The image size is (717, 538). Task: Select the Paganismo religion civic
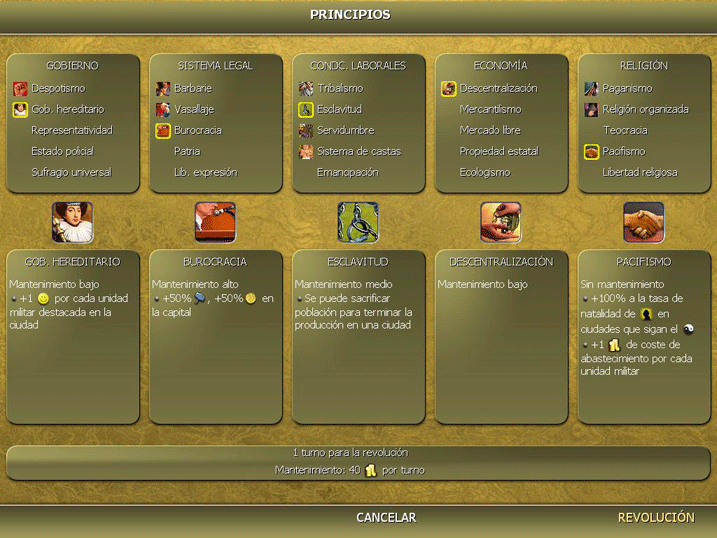(x=626, y=88)
